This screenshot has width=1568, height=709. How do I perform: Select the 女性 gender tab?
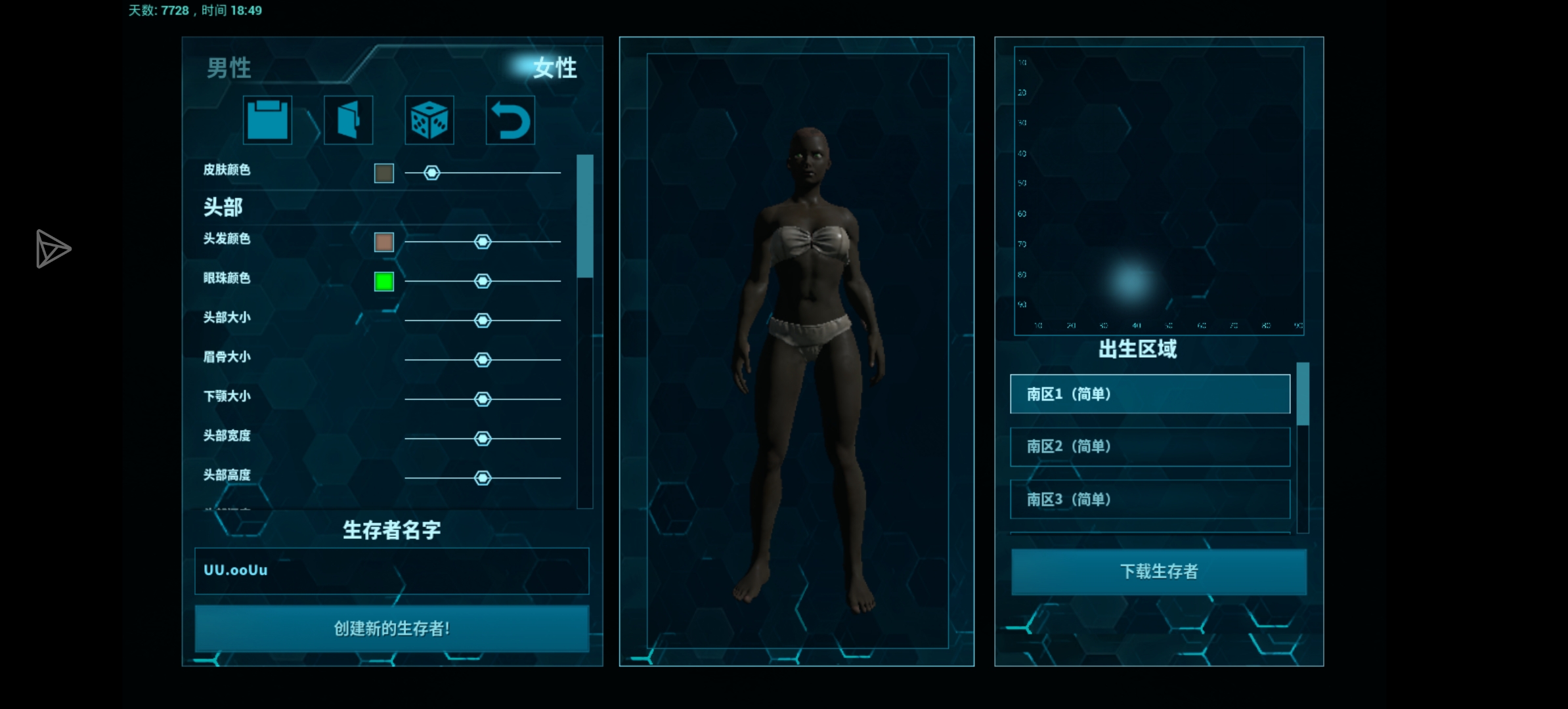tap(554, 68)
